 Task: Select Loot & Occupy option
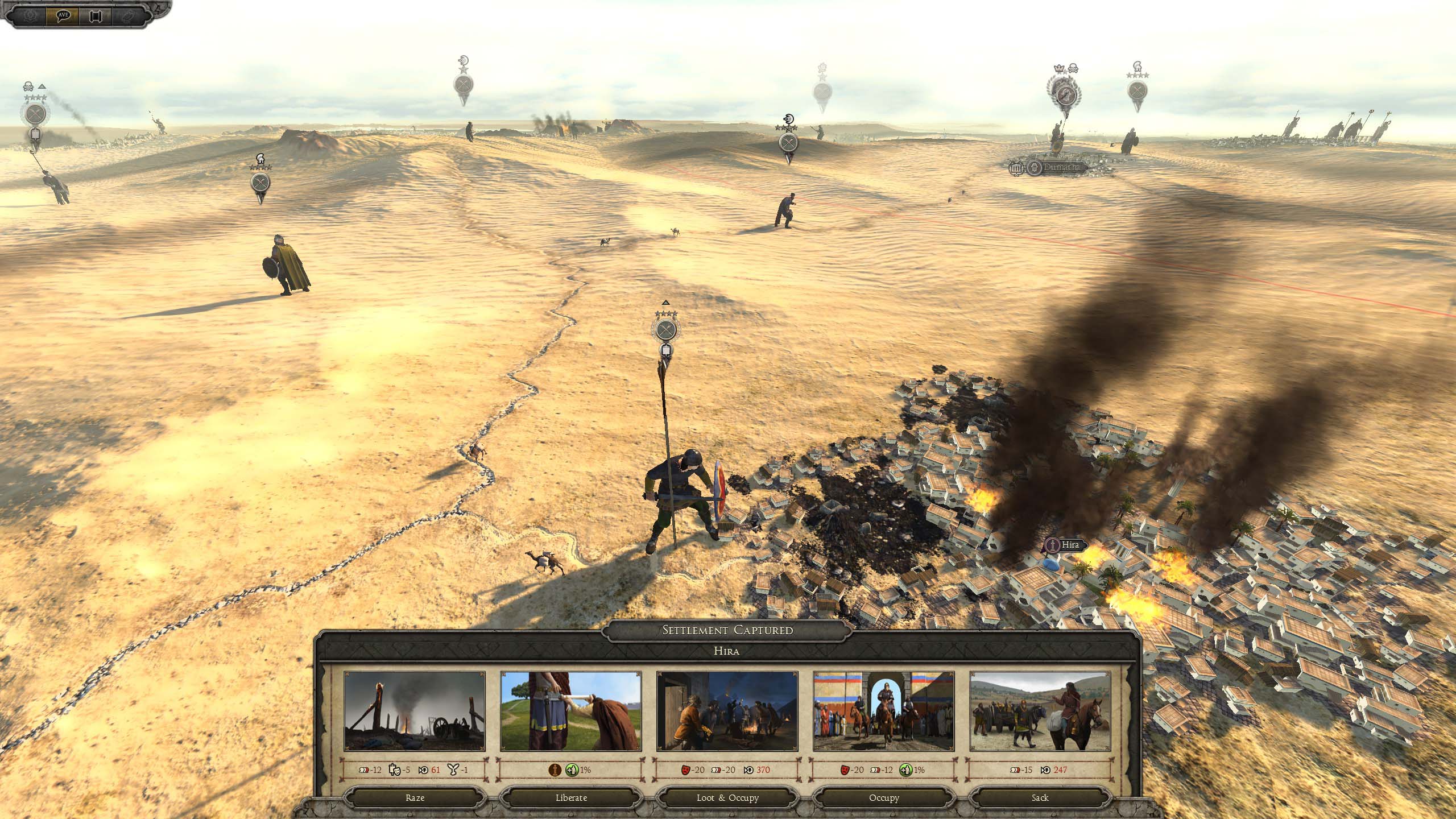tap(727, 797)
